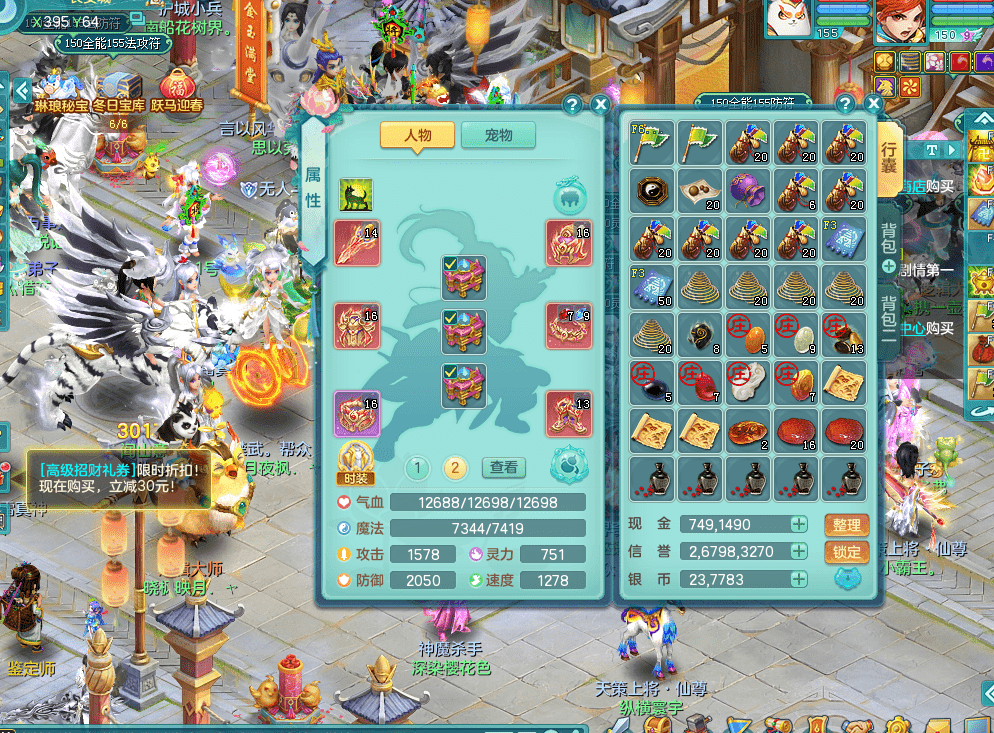Select the yin-yang bagua item
The height and width of the screenshot is (733, 994).
pyautogui.click(x=653, y=190)
